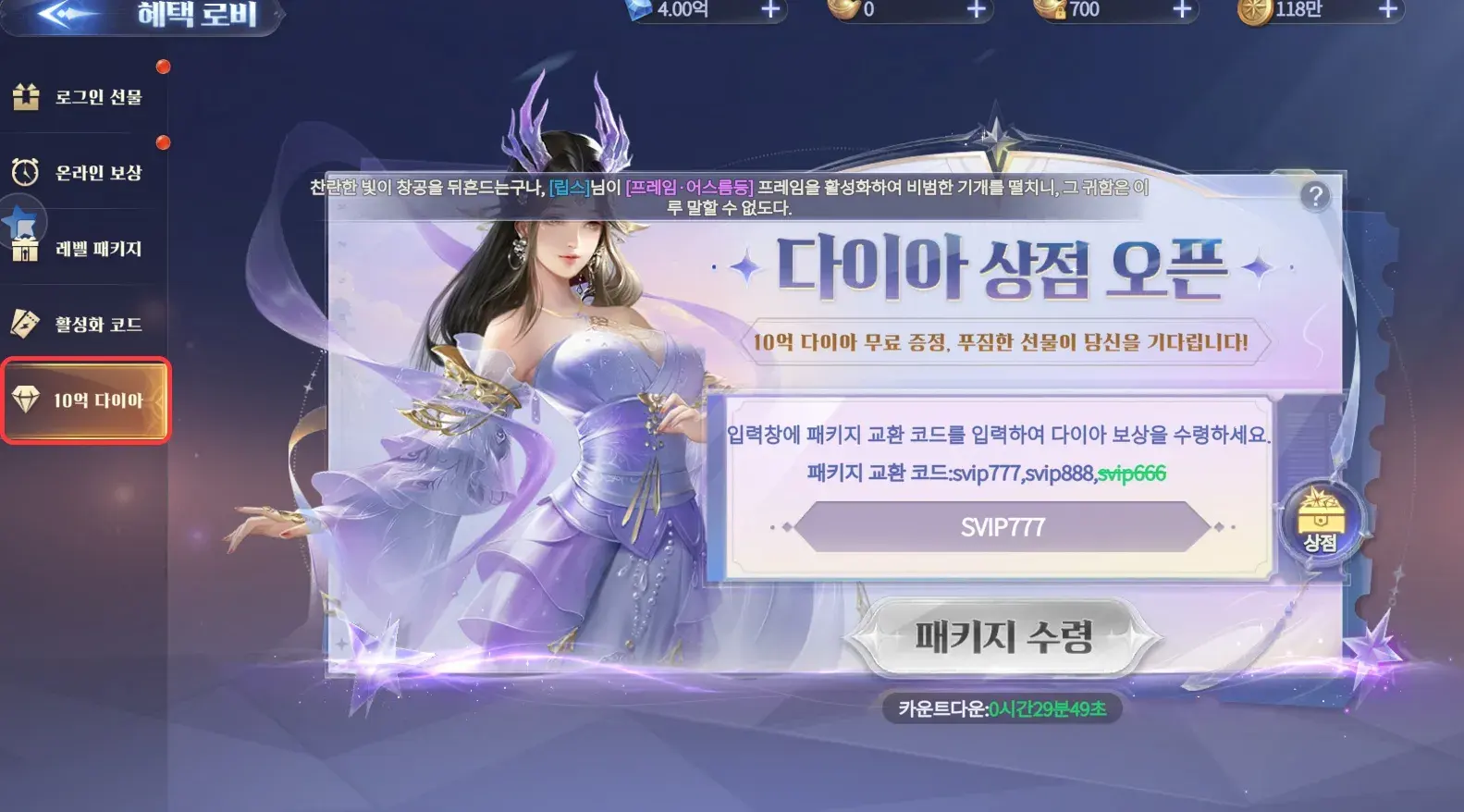1464x812 pixels.
Task: Open the 활성화 코드 sidebar menu
Action: click(86, 324)
